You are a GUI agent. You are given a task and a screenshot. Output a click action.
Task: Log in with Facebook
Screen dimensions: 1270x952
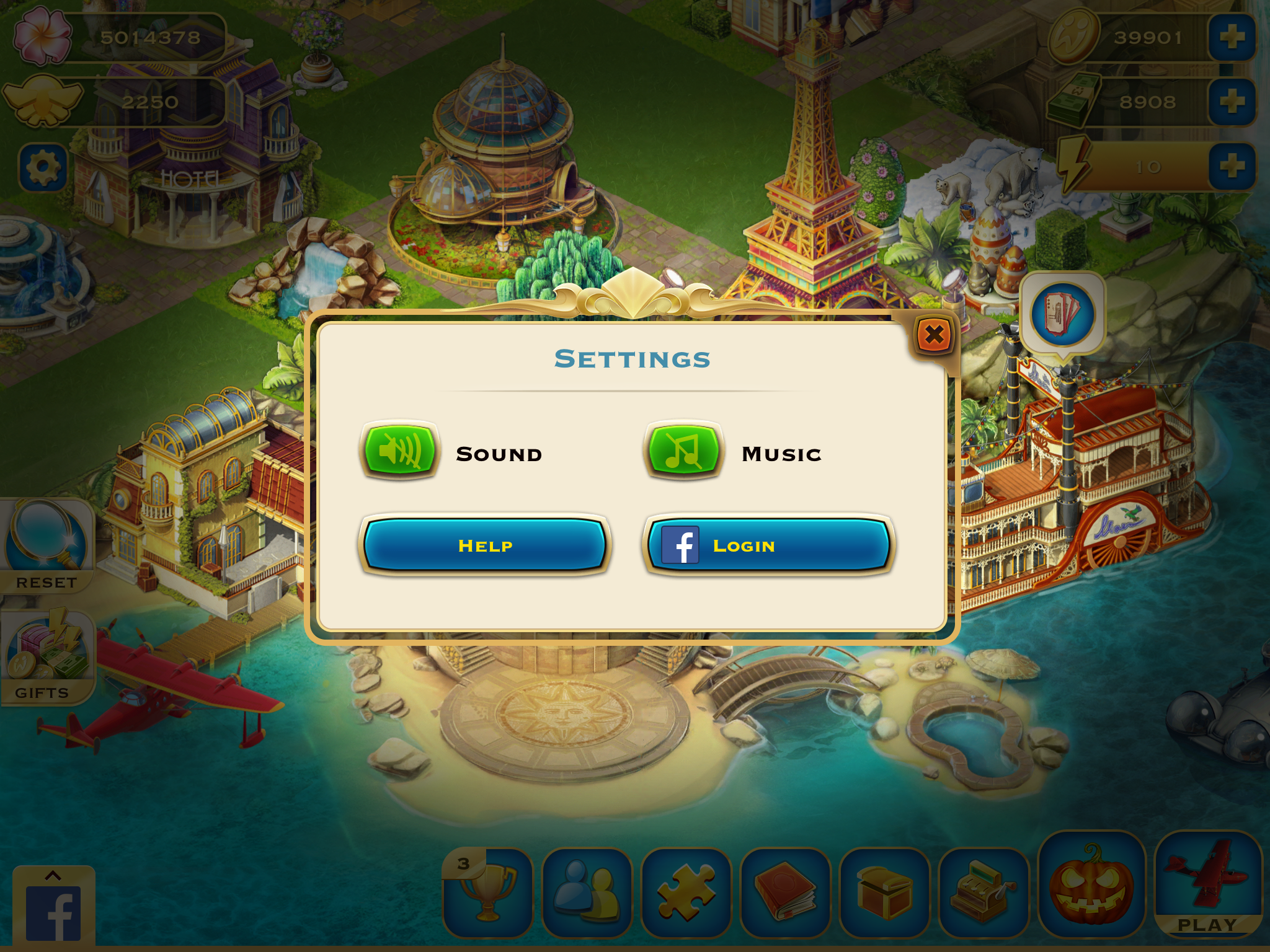768,545
